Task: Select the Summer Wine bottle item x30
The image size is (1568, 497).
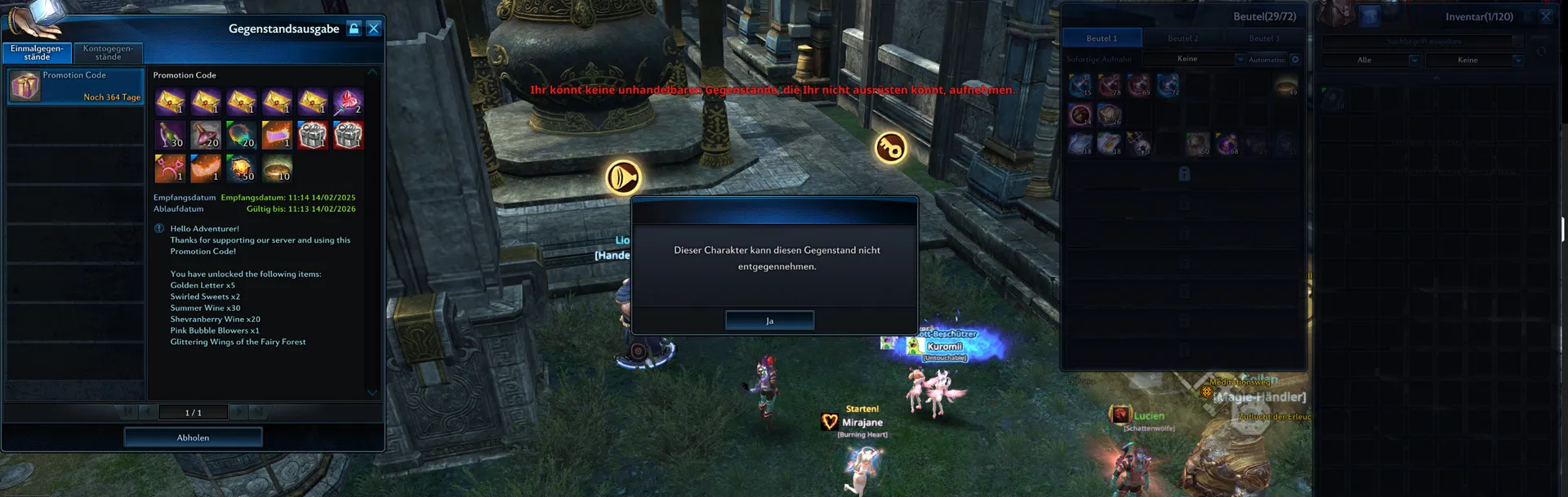Action: 170,135
